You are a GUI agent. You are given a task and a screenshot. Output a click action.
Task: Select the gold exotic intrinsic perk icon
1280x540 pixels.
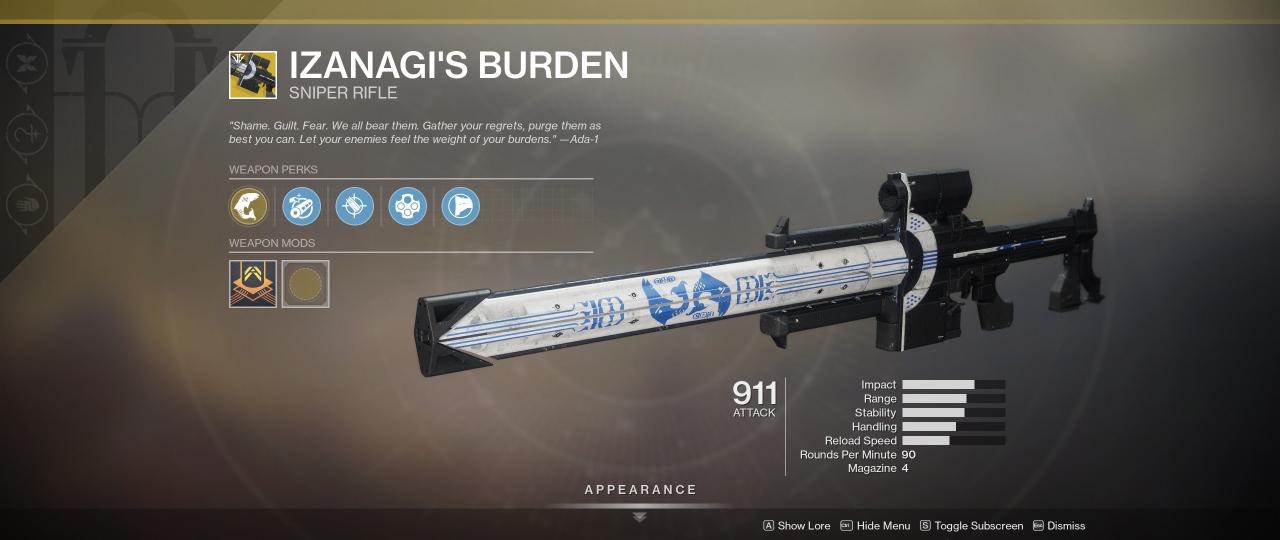[x=248, y=206]
